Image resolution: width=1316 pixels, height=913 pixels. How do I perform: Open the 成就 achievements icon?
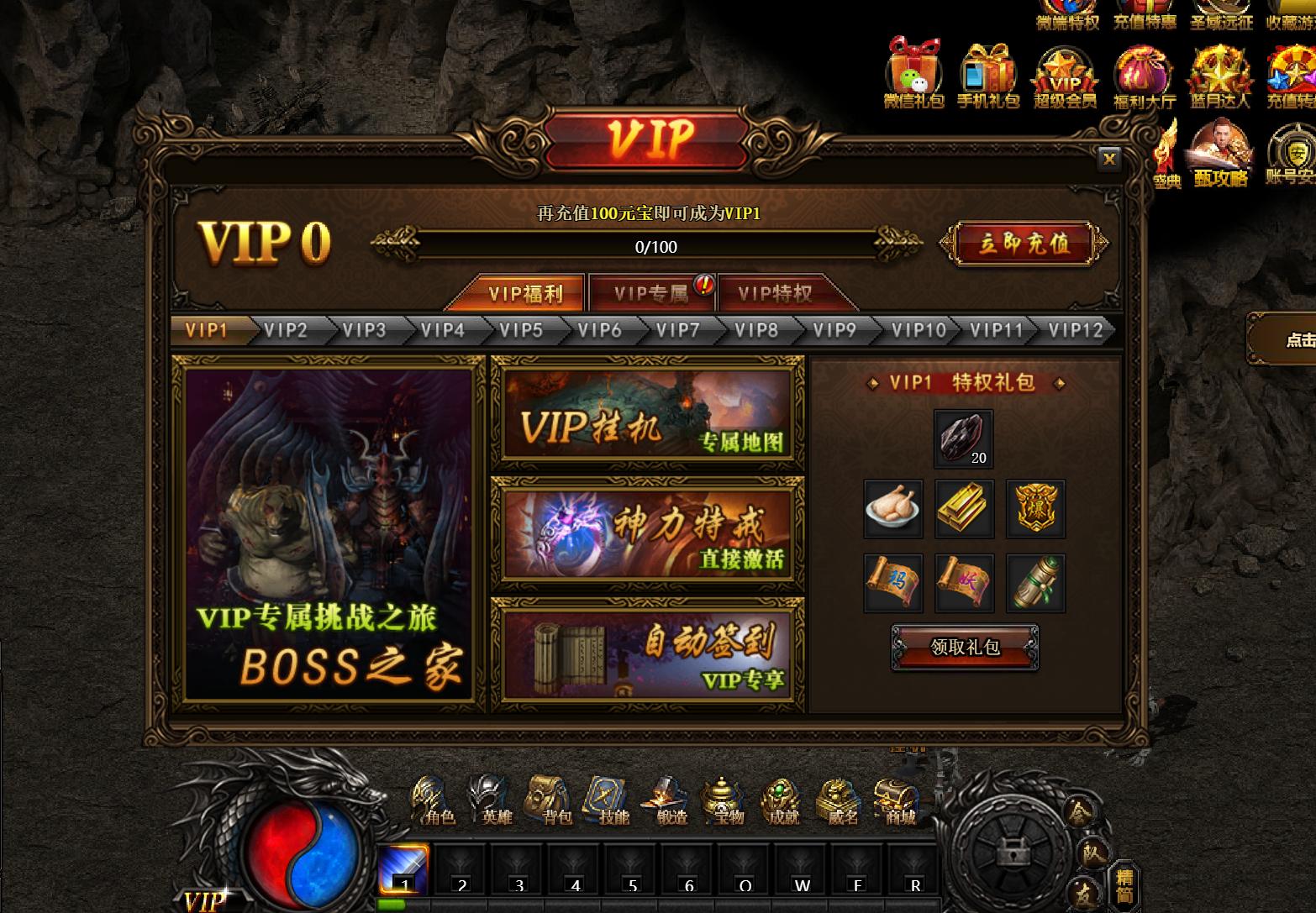781,798
